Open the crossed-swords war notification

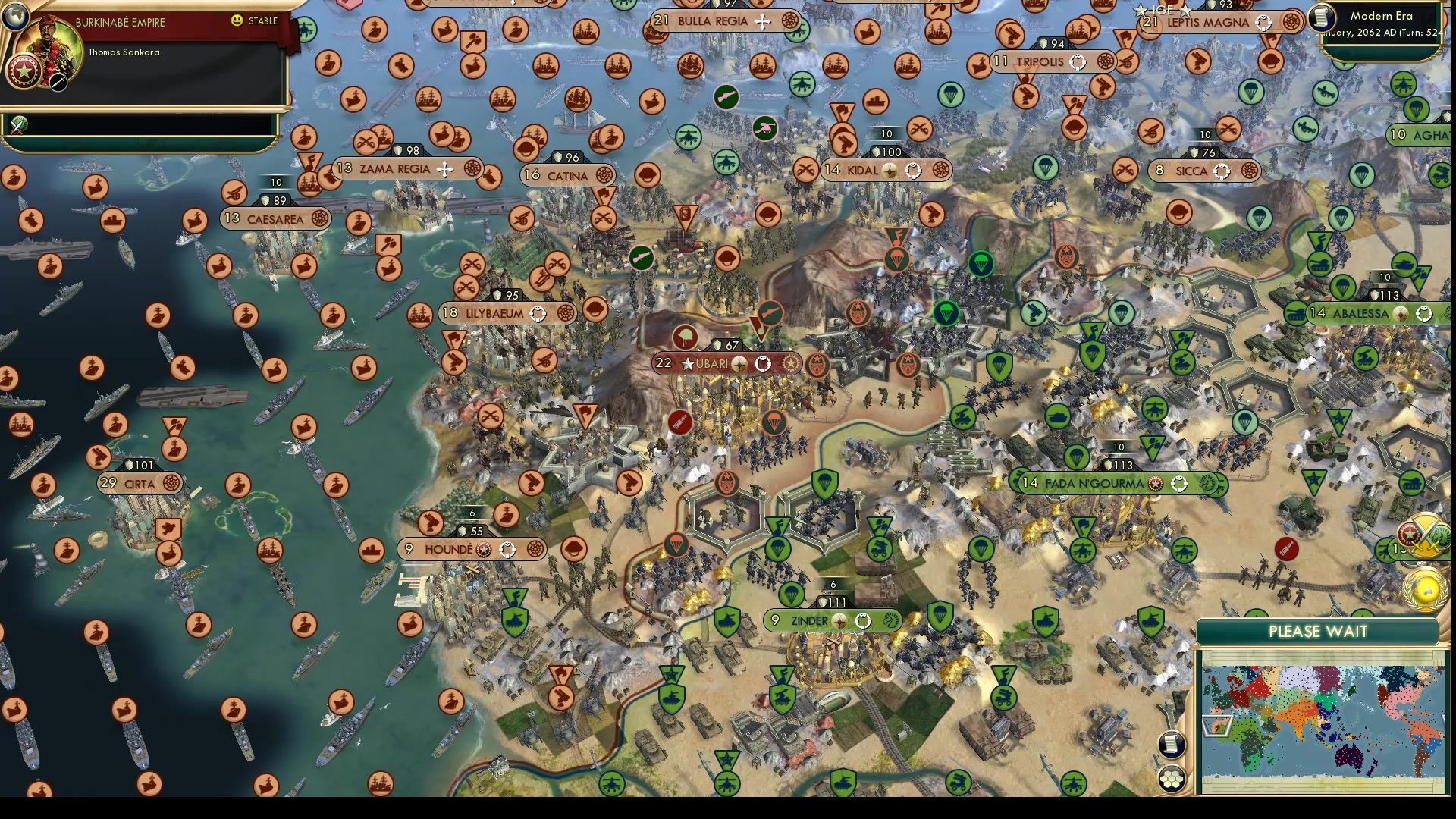1426,531
